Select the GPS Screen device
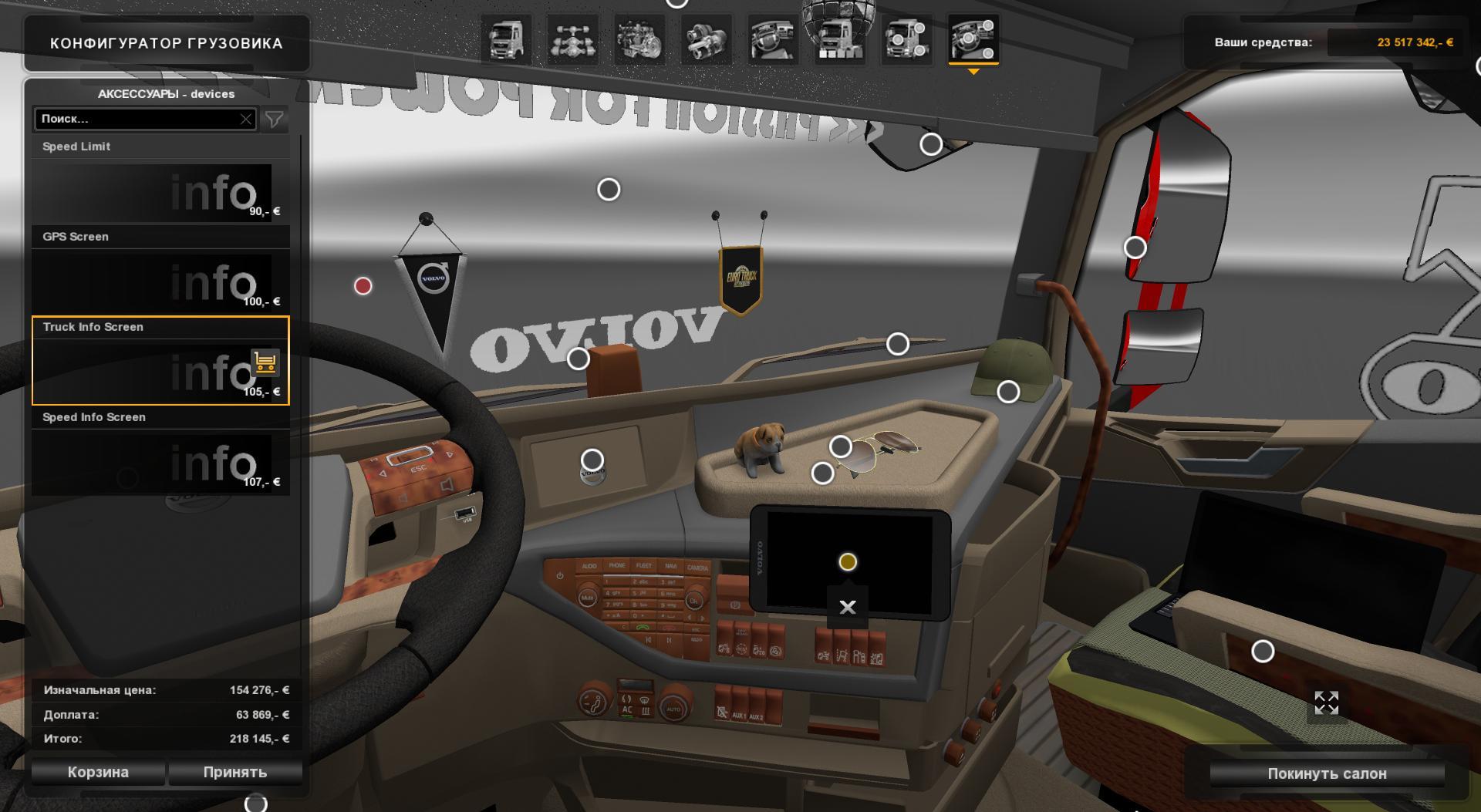Viewport: 1481px width, 812px height. [x=160, y=282]
